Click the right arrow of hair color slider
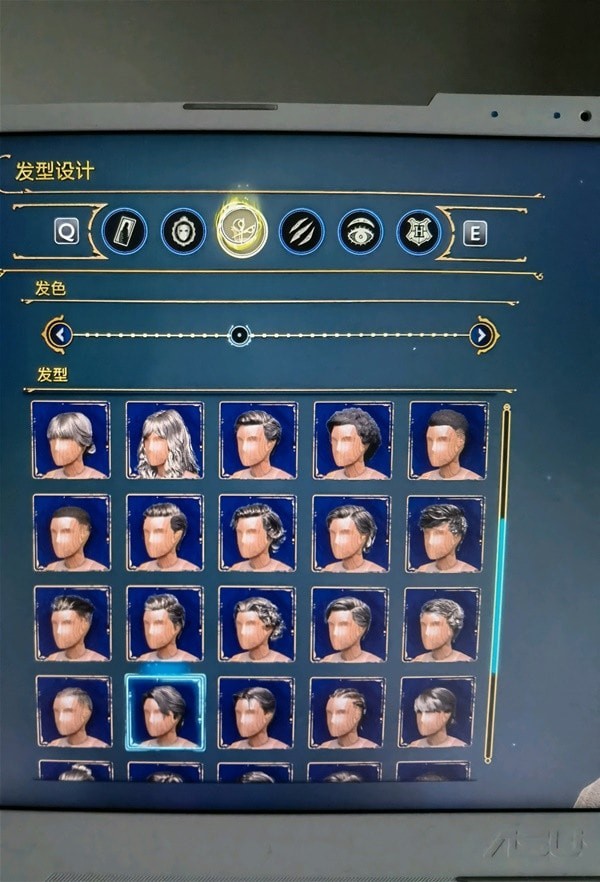 [x=482, y=334]
